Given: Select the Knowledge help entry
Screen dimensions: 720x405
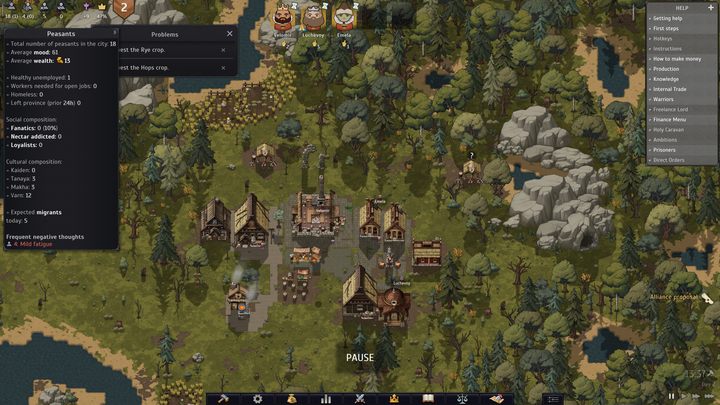Looking at the screenshot, I should (x=666, y=79).
